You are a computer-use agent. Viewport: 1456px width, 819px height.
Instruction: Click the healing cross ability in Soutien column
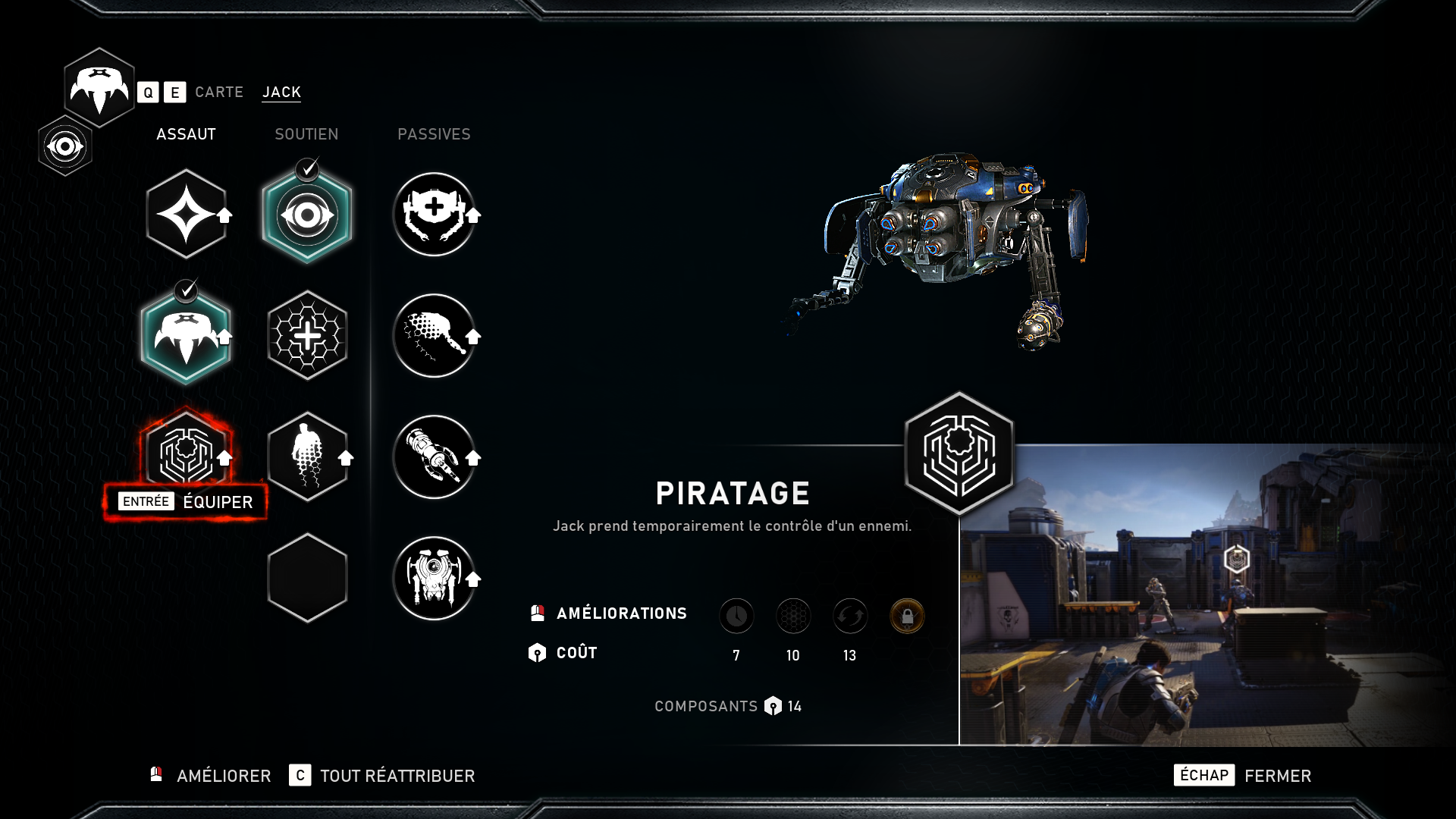click(x=307, y=335)
